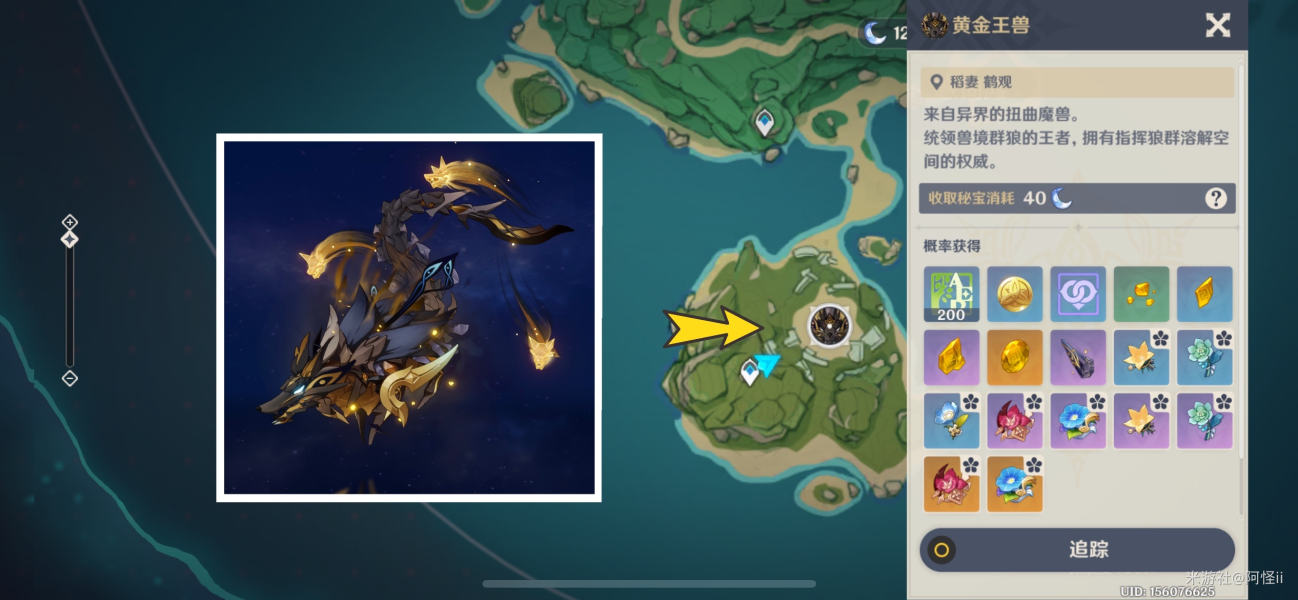Viewport: 1298px width, 600px height.
Task: Click the 追踪 track button
Action: point(1077,549)
